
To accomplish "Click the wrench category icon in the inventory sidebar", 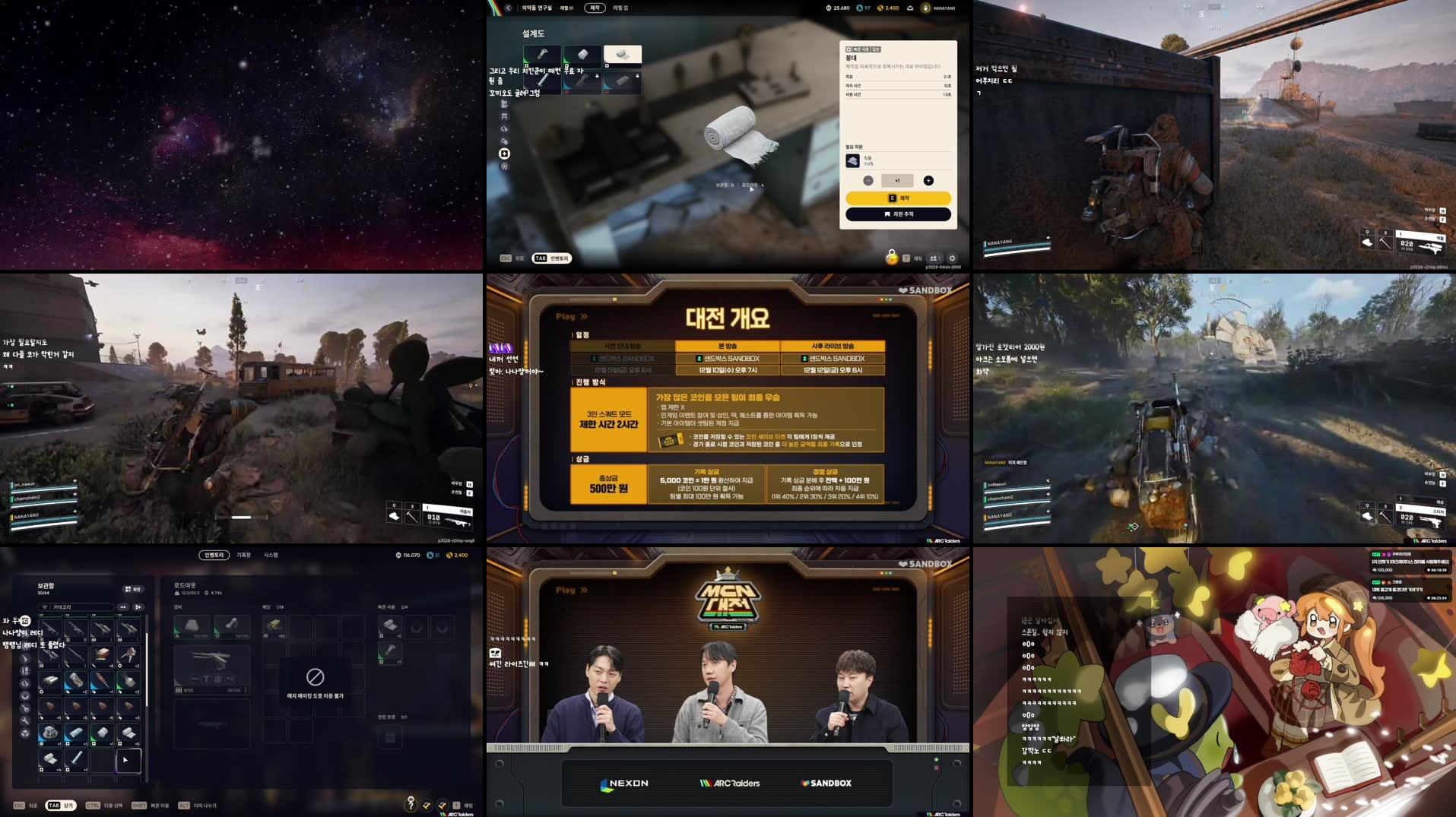I will pyautogui.click(x=24, y=720).
